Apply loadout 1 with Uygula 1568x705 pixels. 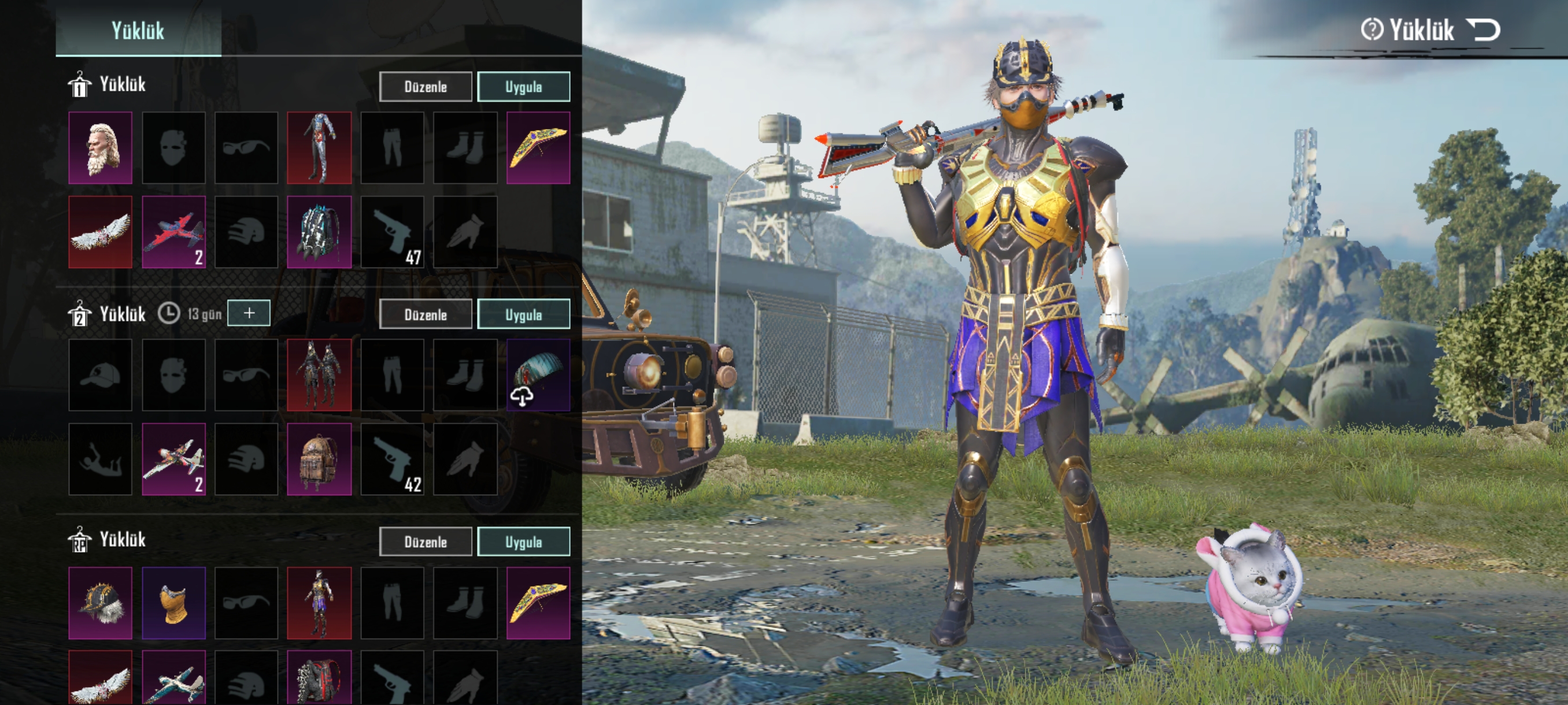tap(523, 87)
